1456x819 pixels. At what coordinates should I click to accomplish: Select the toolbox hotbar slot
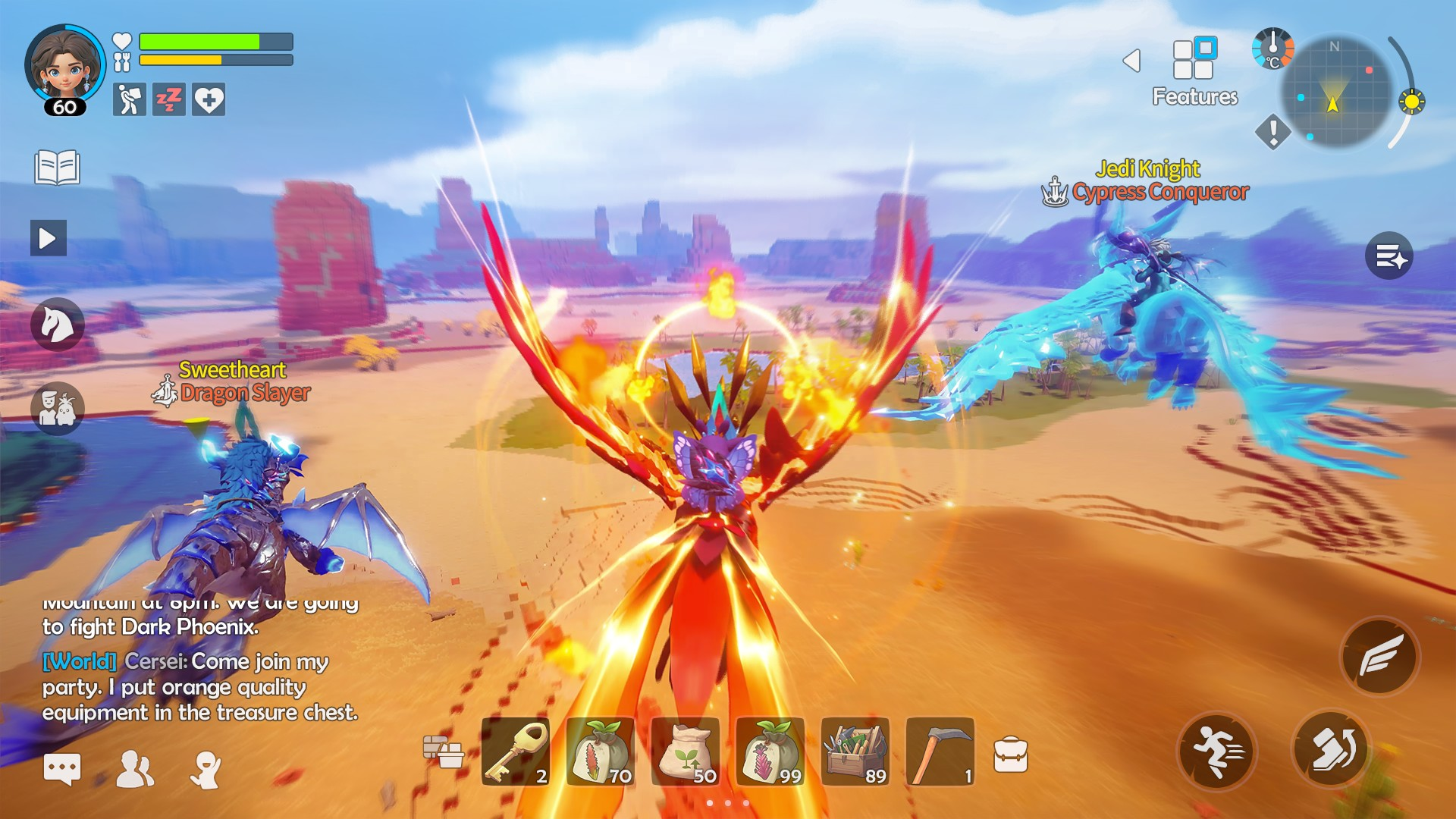pyautogui.click(x=855, y=752)
